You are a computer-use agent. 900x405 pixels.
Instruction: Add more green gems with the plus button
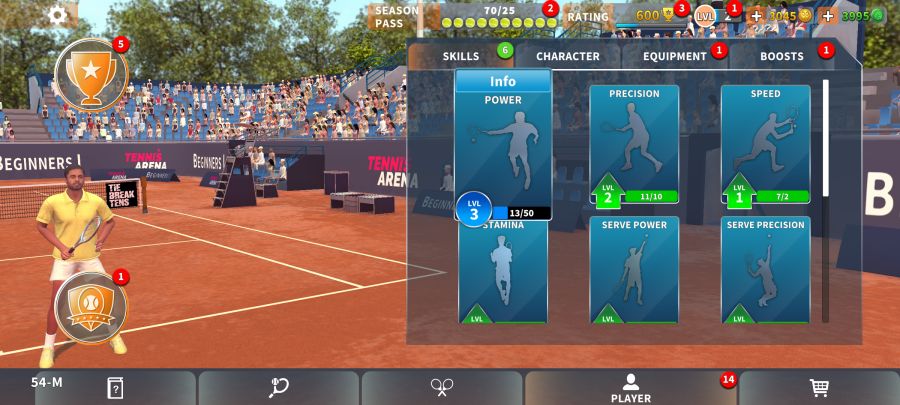coord(828,16)
